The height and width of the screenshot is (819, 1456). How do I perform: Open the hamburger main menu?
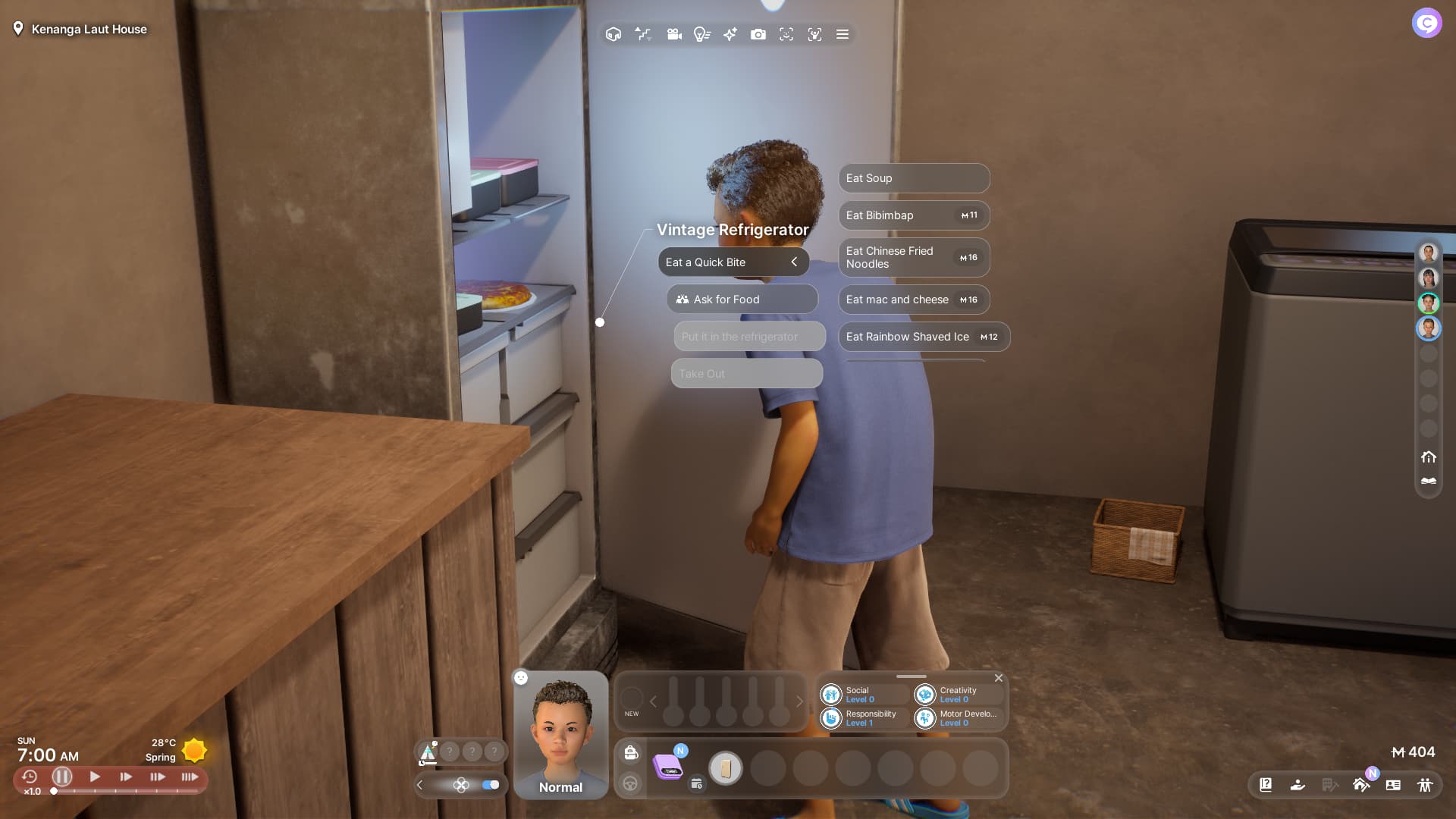coord(842,34)
